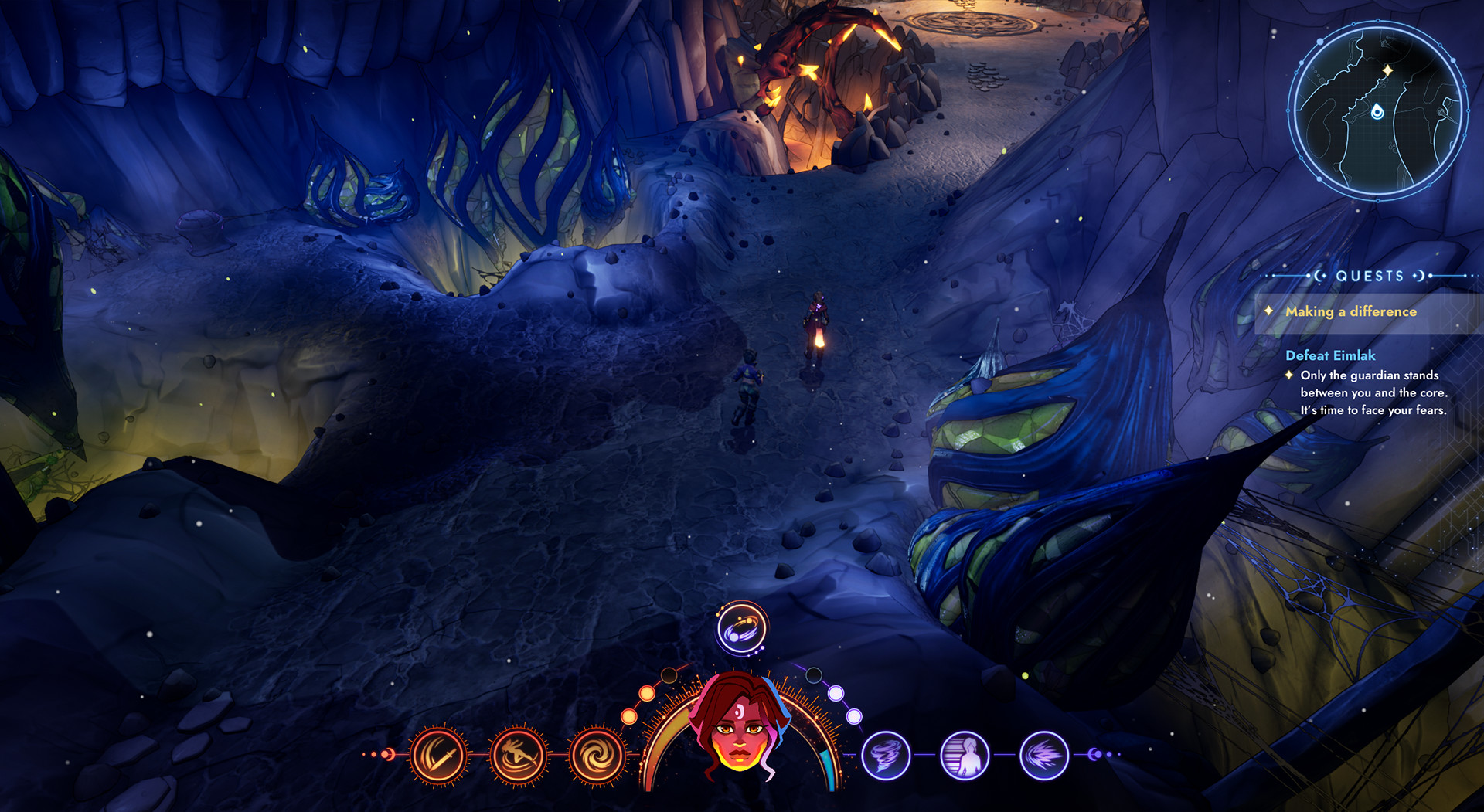Expand the Defeat Eimlak objective details
Viewport: 1484px width, 812px height.
1330,357
